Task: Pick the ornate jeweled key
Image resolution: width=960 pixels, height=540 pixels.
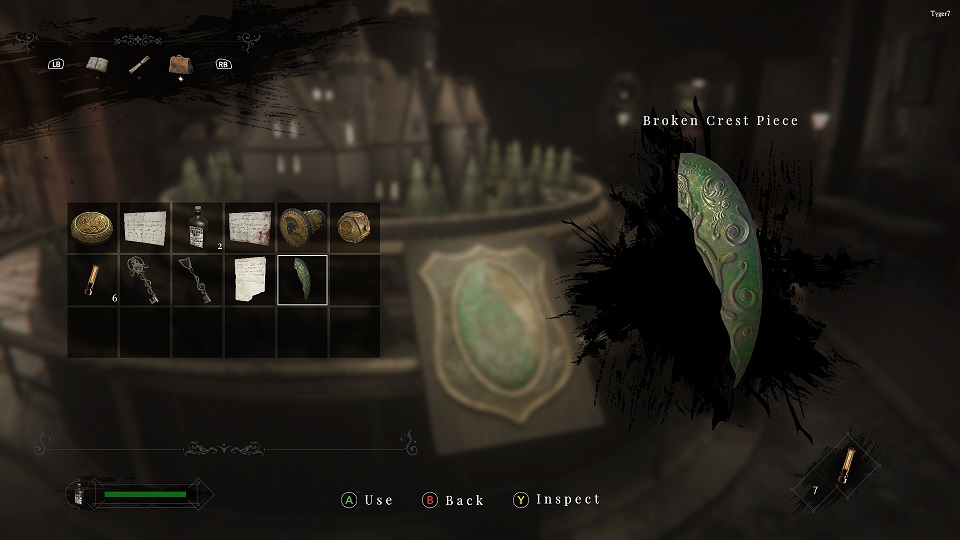Action: (145, 280)
